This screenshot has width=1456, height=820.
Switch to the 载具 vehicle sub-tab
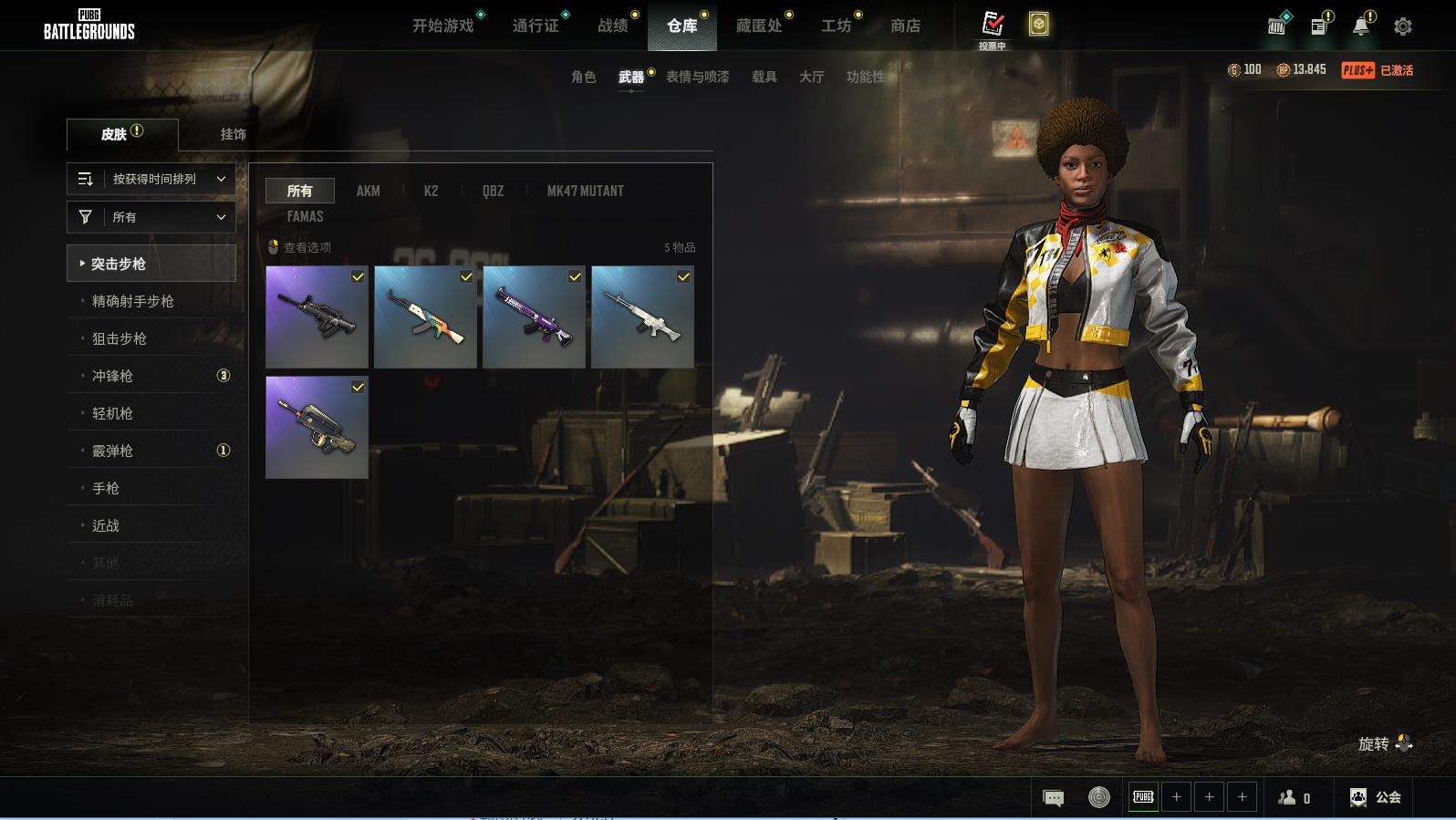[764, 77]
